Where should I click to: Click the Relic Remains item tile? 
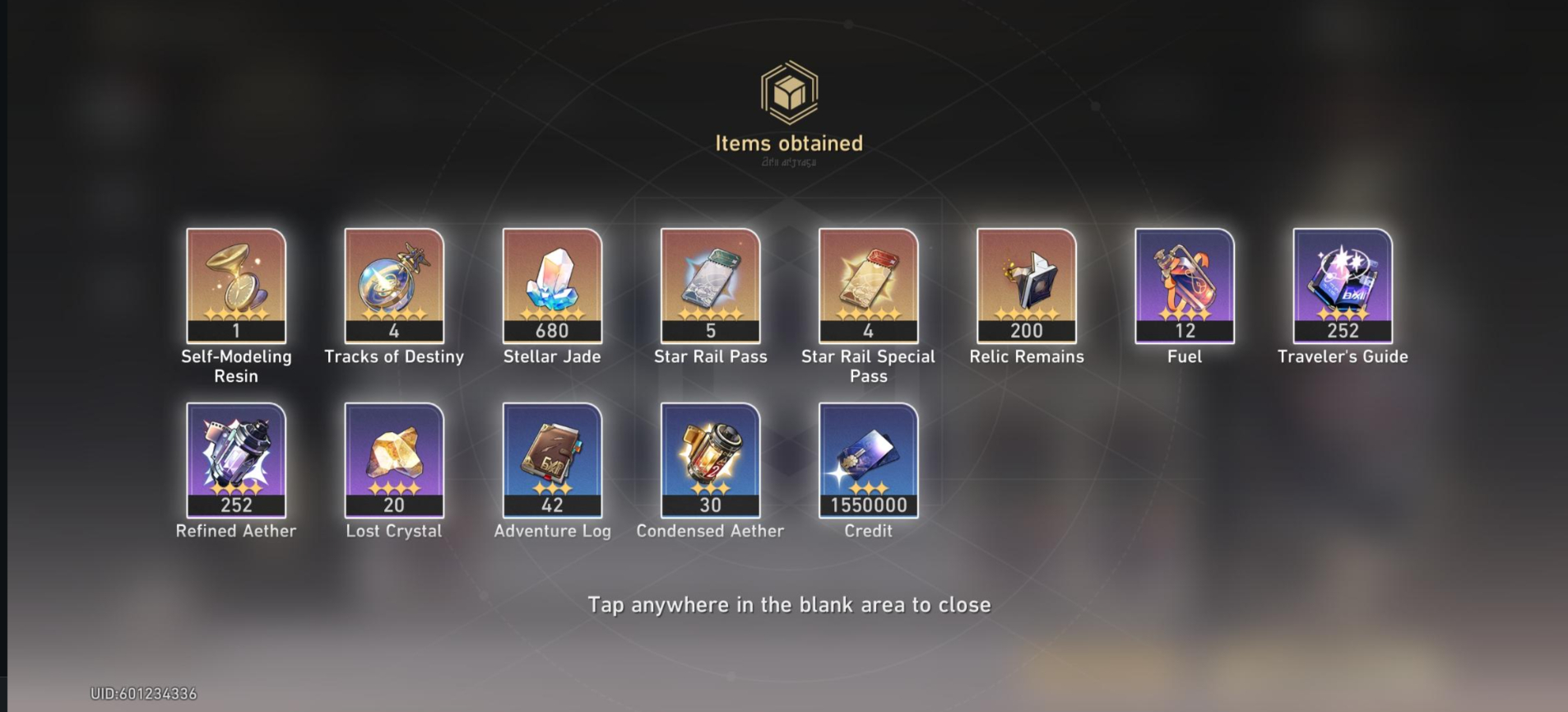click(1026, 285)
